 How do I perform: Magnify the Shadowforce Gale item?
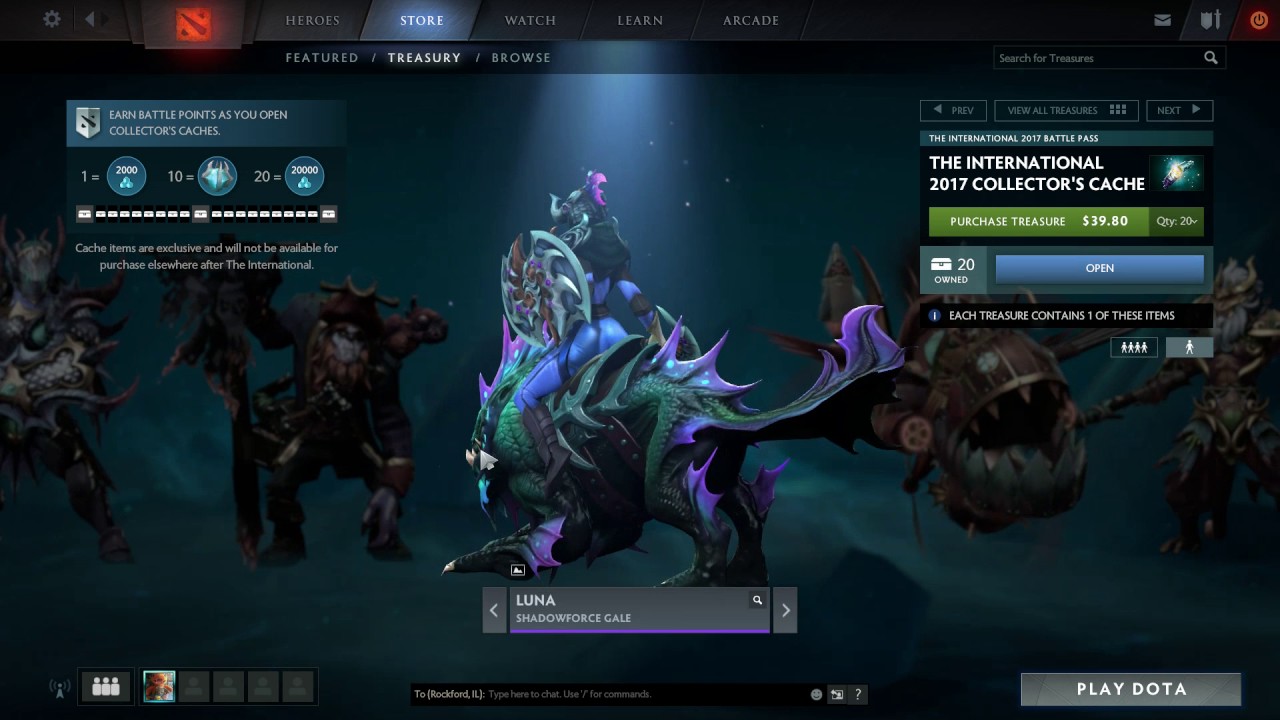point(757,600)
